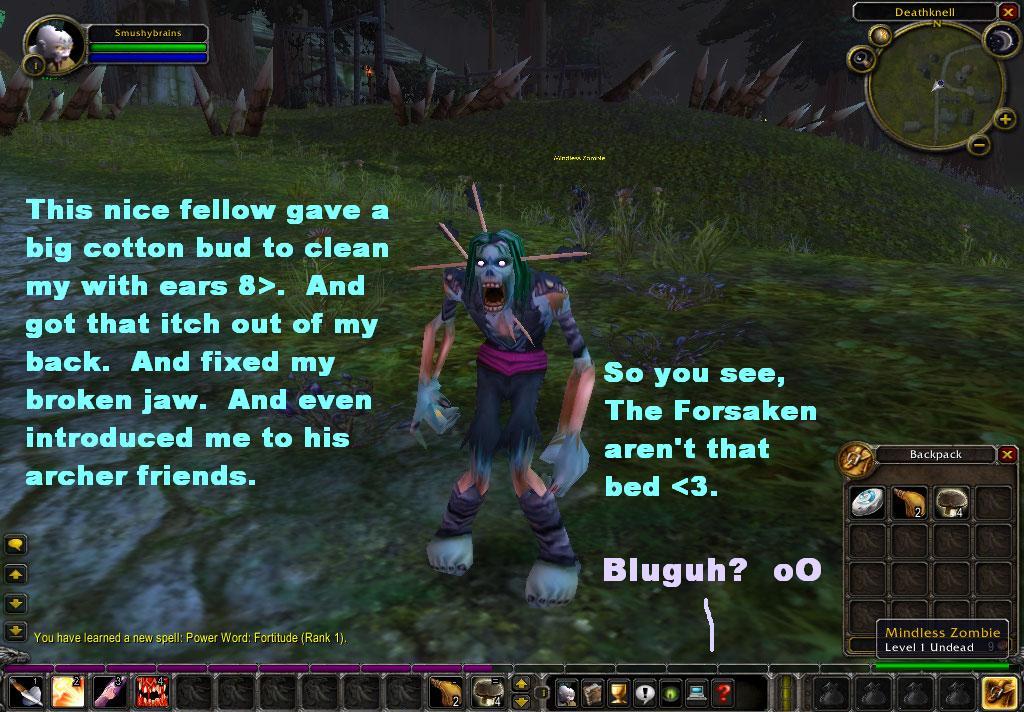Select the Hearthstone in the backpack
Viewport: 1024px width, 712px height.
(x=866, y=502)
